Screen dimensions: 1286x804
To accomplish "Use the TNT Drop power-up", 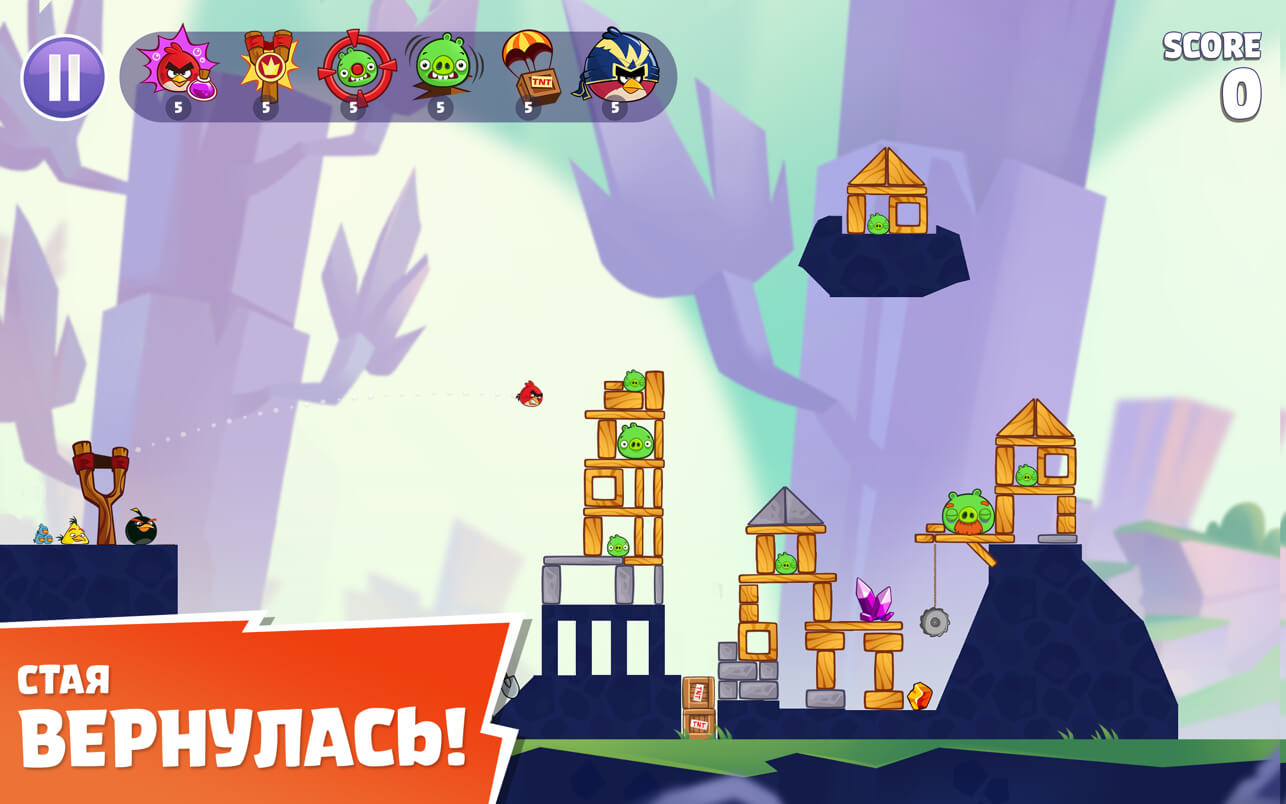I will pyautogui.click(x=526, y=70).
